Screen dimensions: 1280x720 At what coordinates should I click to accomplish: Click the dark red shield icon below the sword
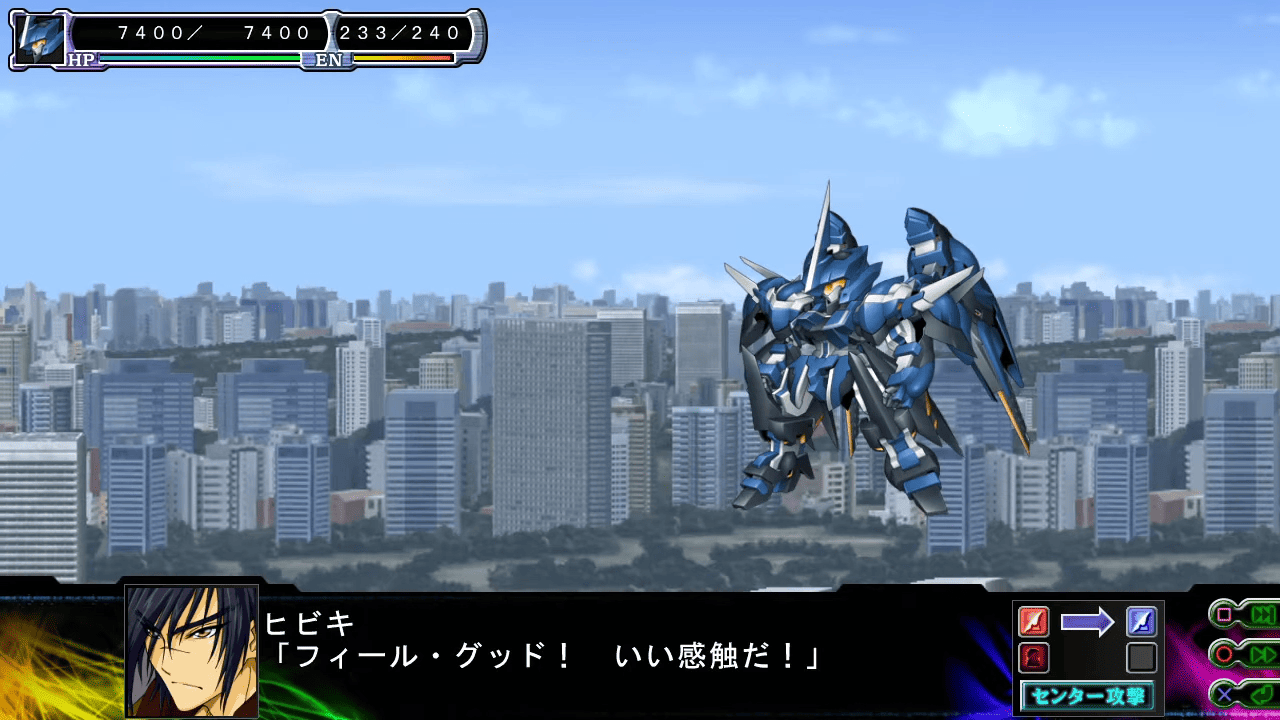[x=1033, y=658]
